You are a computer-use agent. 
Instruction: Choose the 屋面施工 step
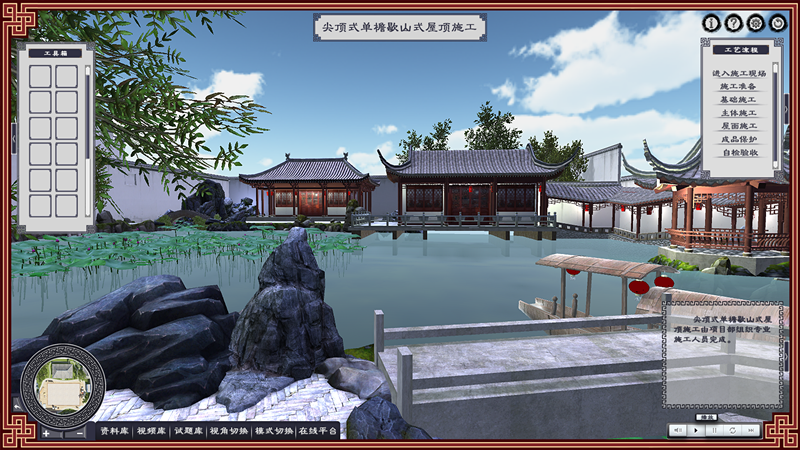pyautogui.click(x=739, y=126)
